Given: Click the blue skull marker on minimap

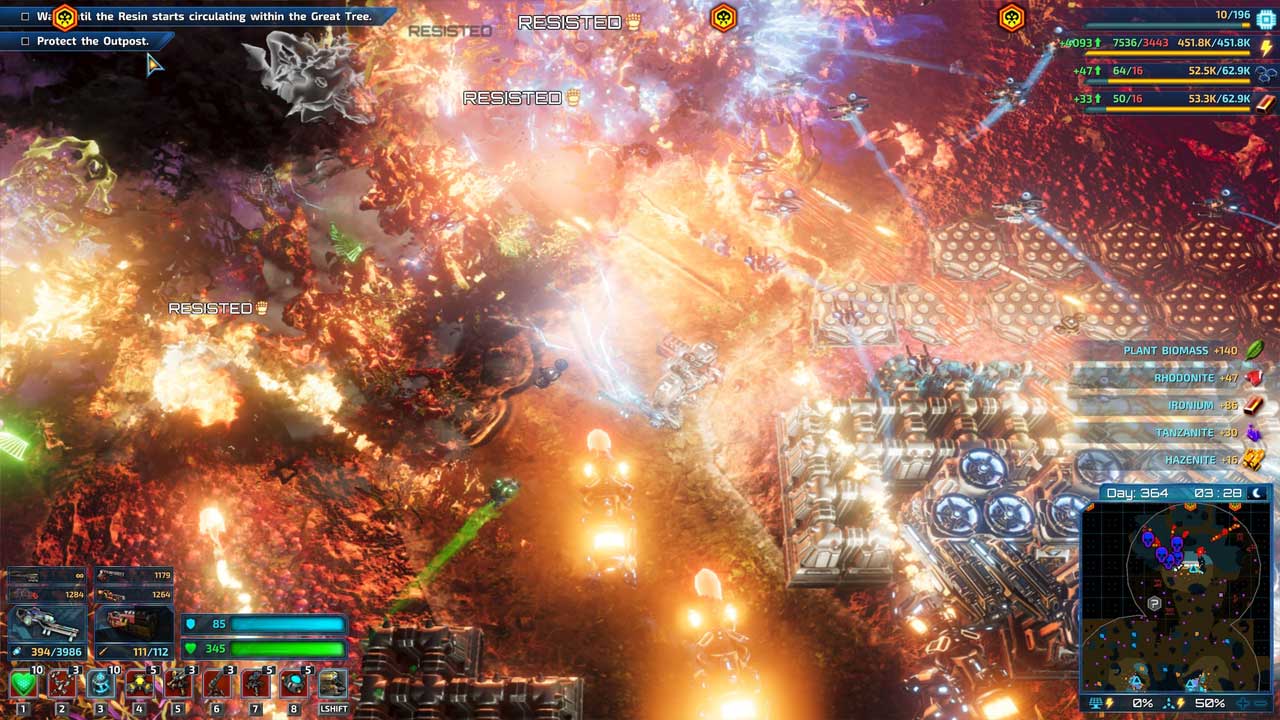Looking at the screenshot, I should (1147, 539).
